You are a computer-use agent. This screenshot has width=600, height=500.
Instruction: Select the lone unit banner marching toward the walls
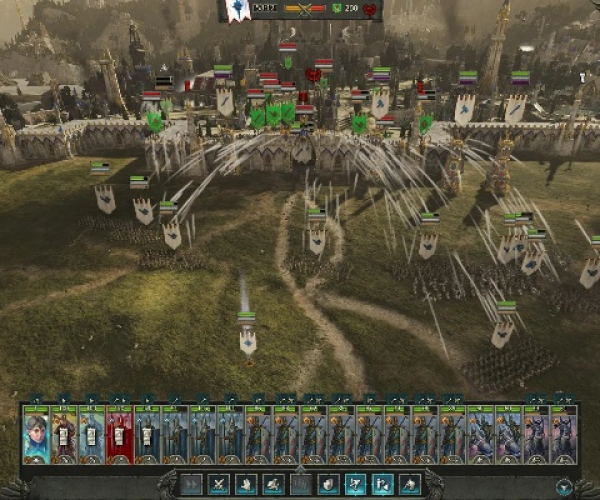(248, 340)
